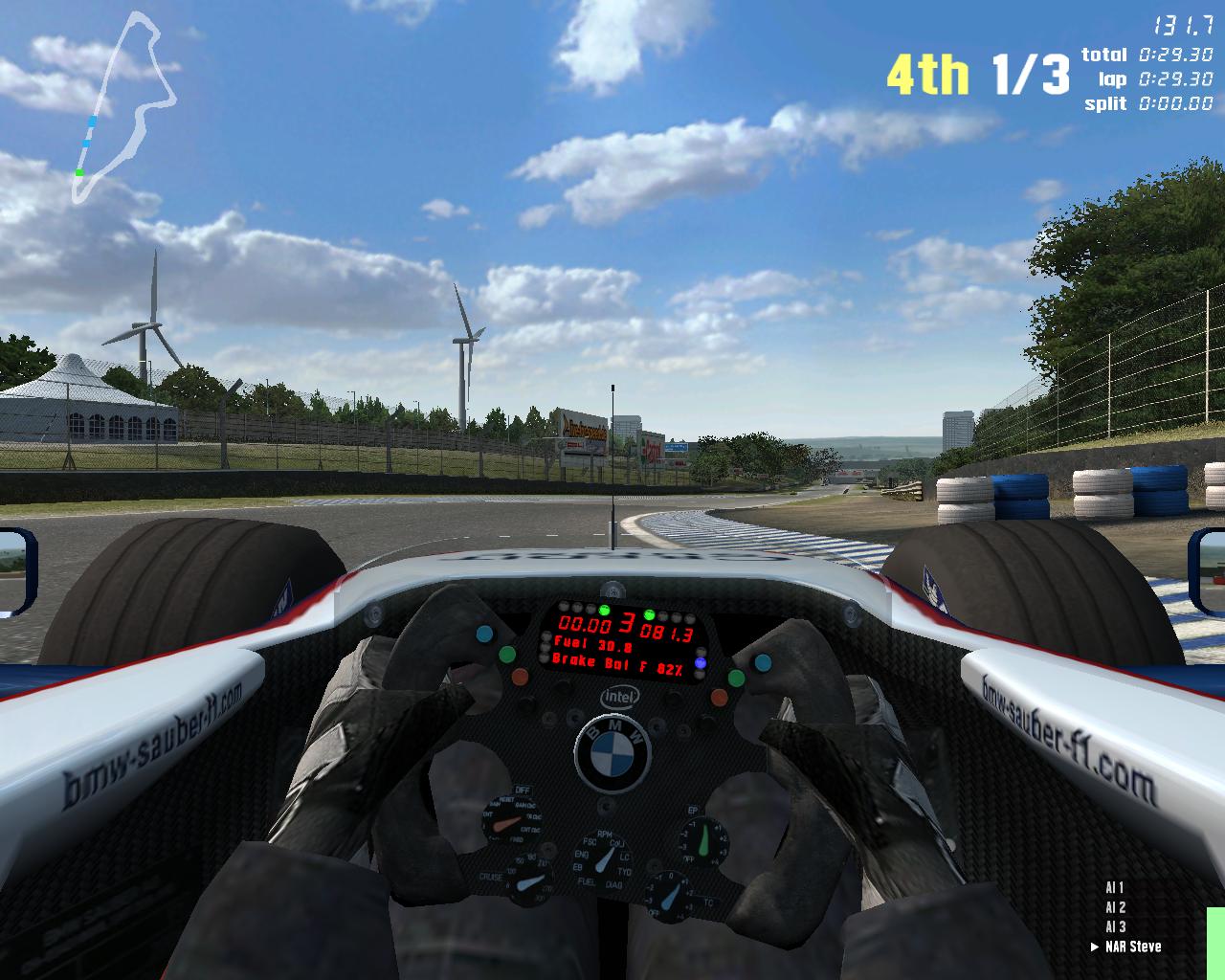Click the track outline minimap
Viewport: 1225px width, 980px height.
pyautogui.click(x=124, y=105)
